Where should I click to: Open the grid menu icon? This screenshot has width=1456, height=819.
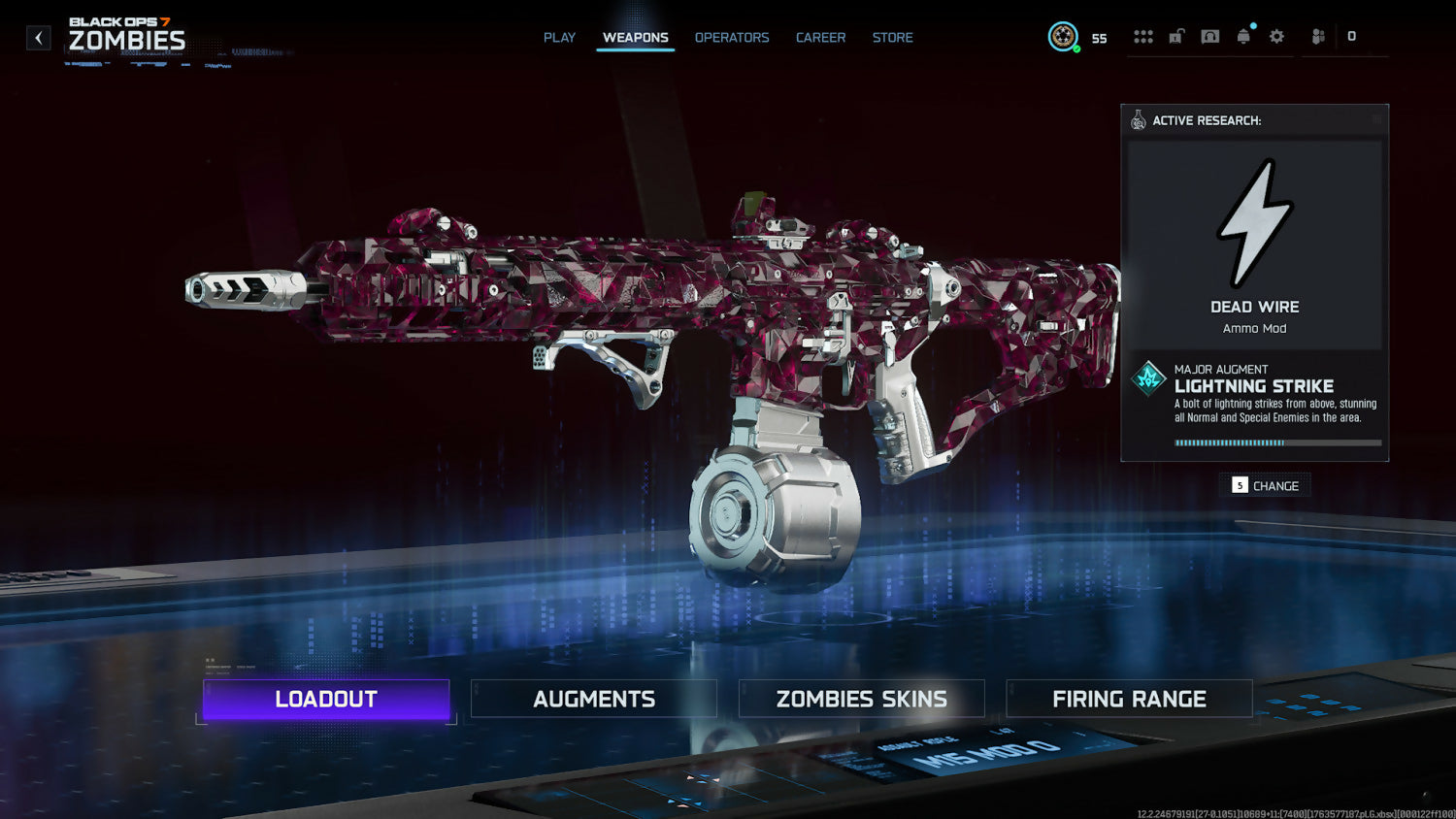1143,37
